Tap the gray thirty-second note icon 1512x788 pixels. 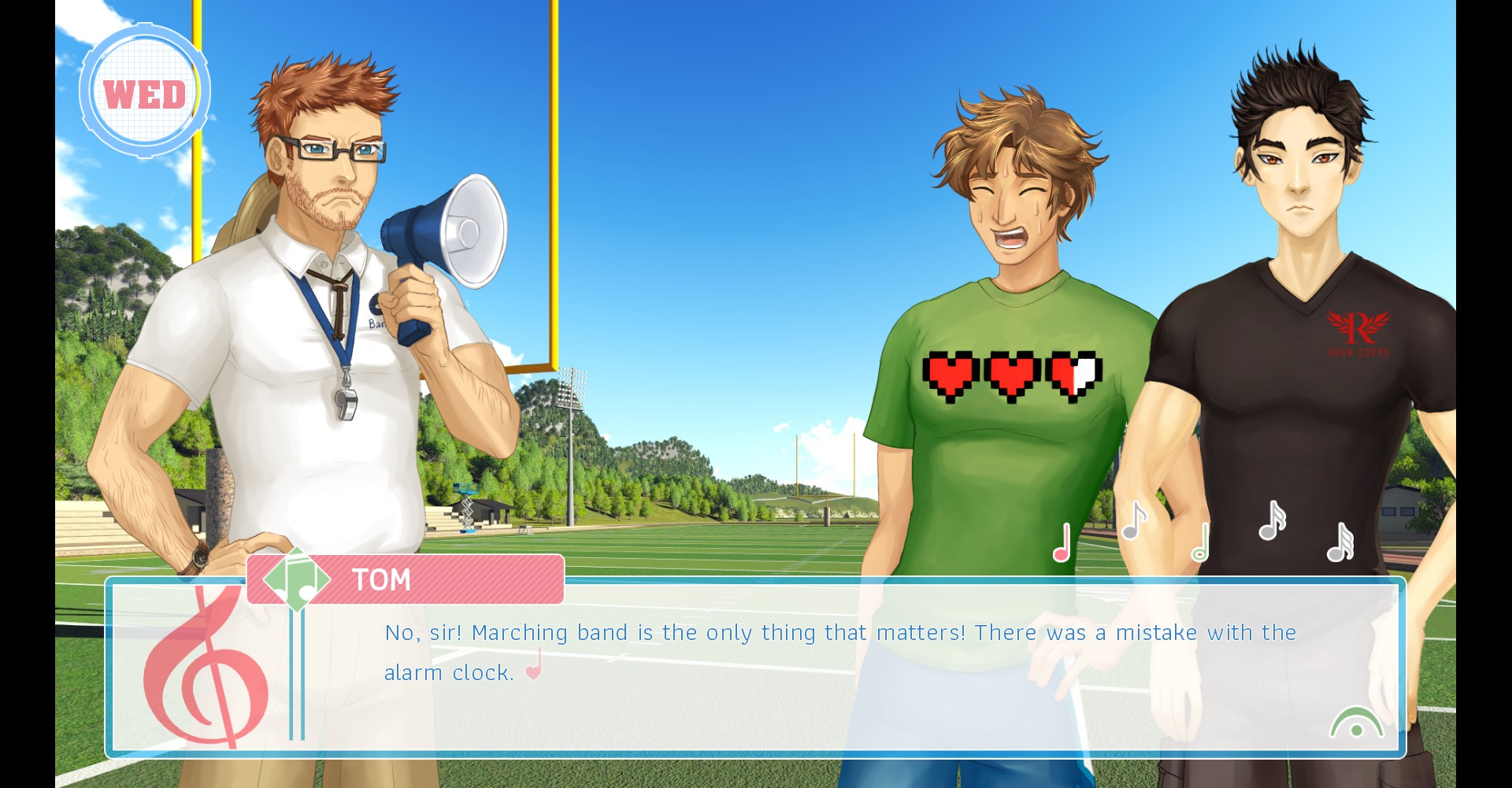[x=1340, y=542]
